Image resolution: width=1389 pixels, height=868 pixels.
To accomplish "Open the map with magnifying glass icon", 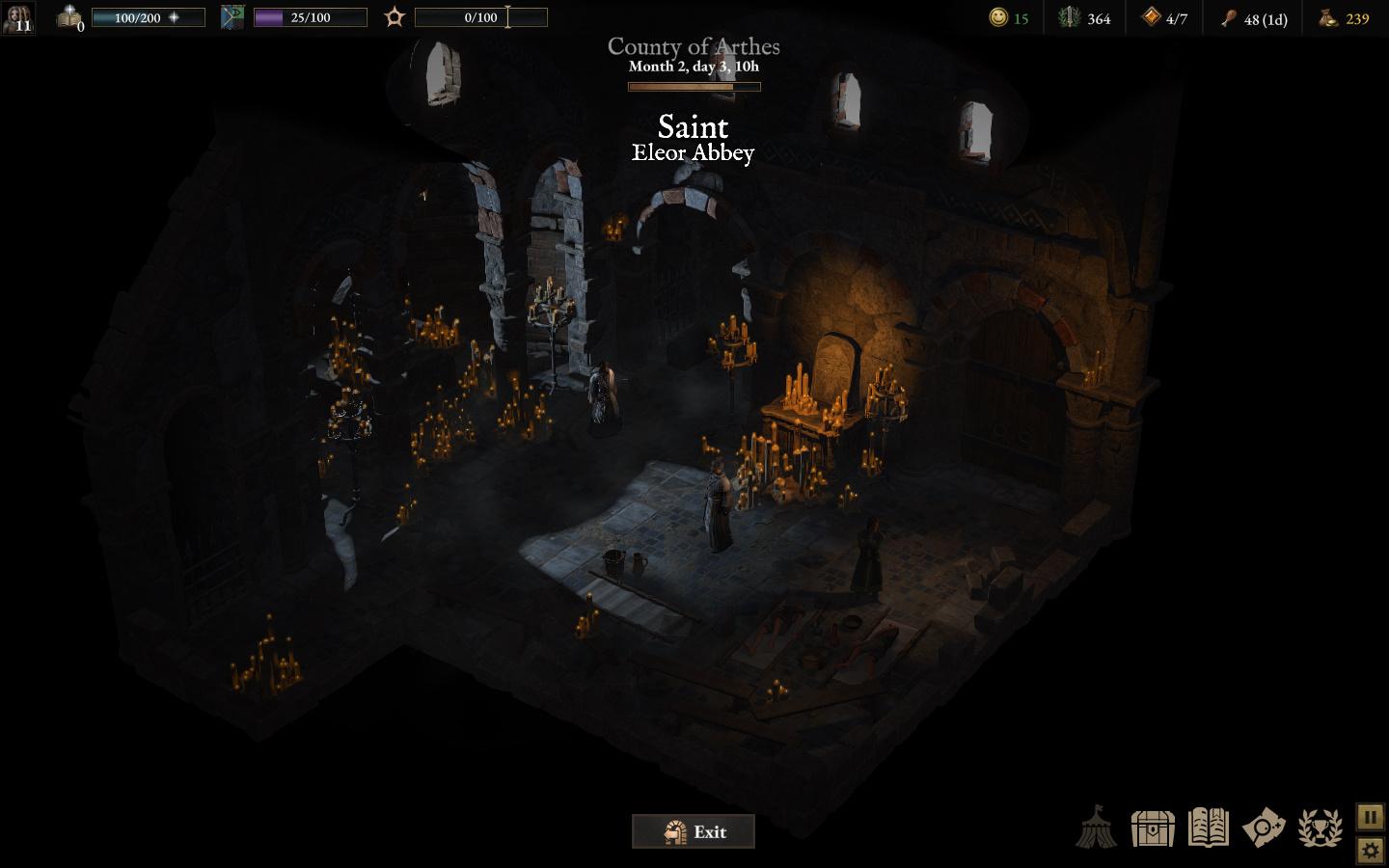I will 1264,827.
